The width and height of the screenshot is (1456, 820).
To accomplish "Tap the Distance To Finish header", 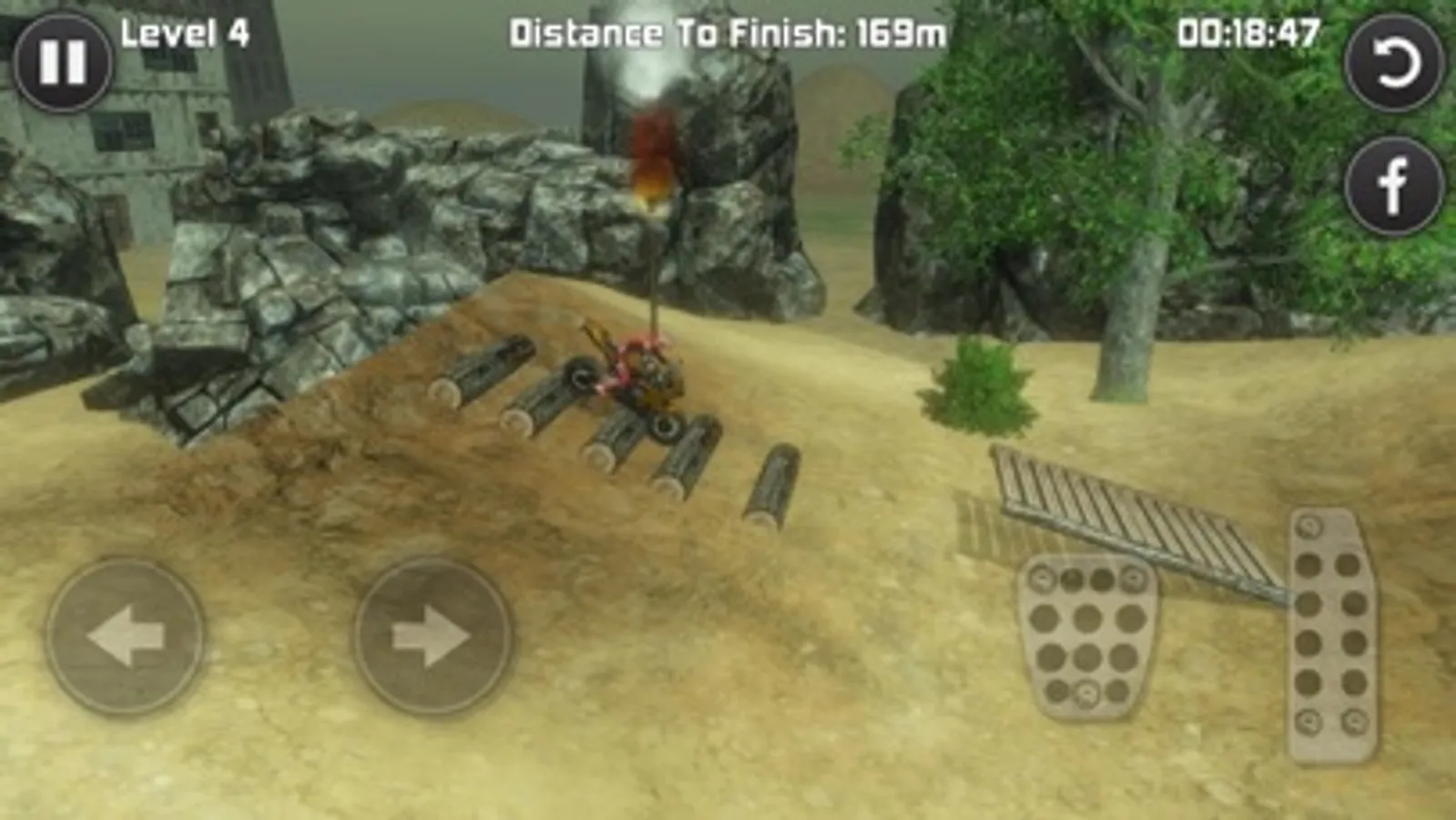I will coord(677,34).
